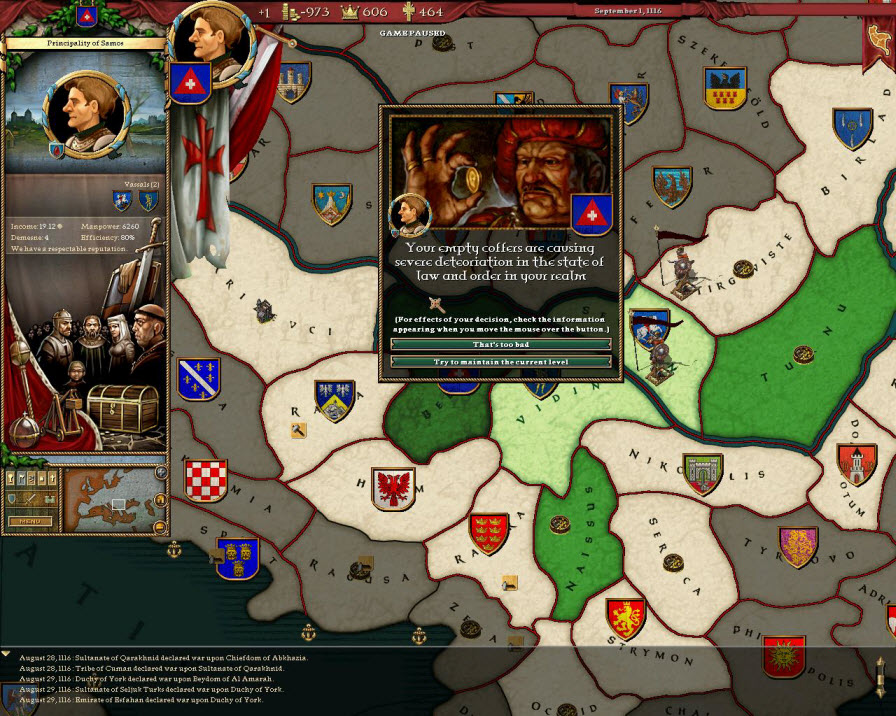896x716 pixels.
Task: Select "Try to maintain the current level"
Action: coord(500,361)
